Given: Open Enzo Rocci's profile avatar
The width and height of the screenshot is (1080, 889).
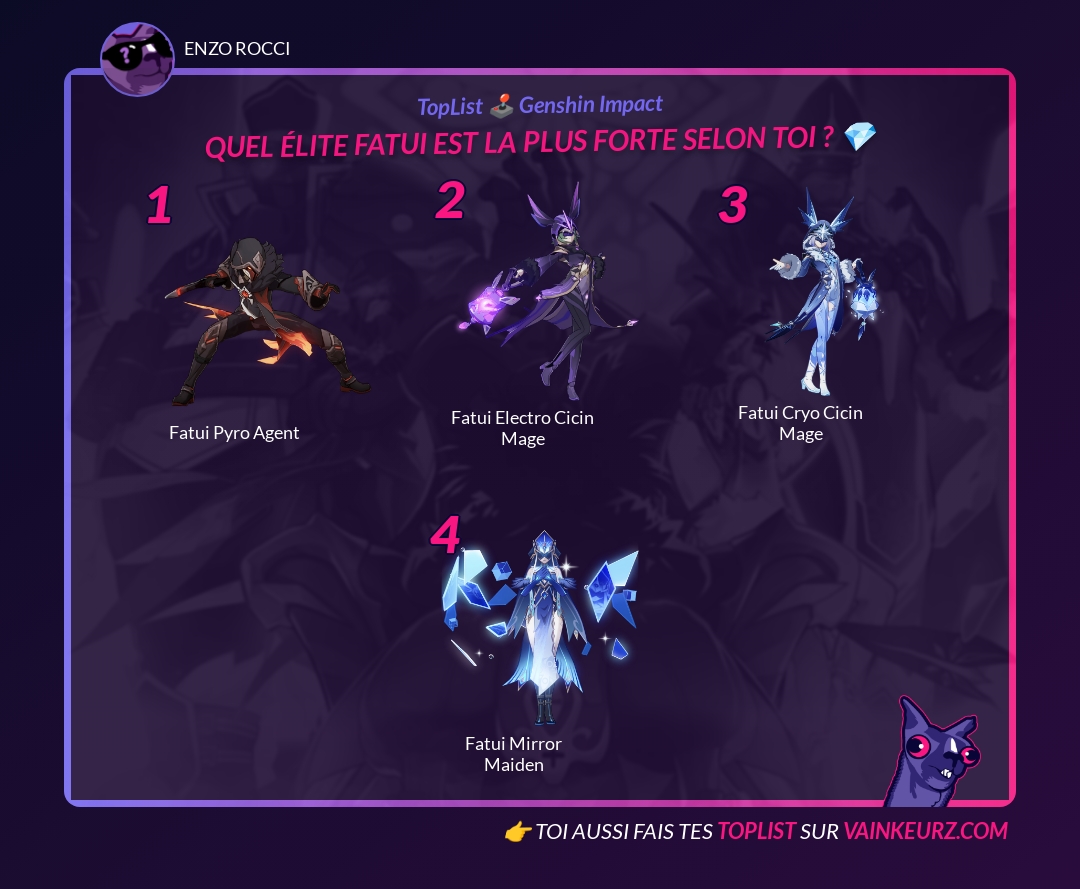Looking at the screenshot, I should 137,59.
